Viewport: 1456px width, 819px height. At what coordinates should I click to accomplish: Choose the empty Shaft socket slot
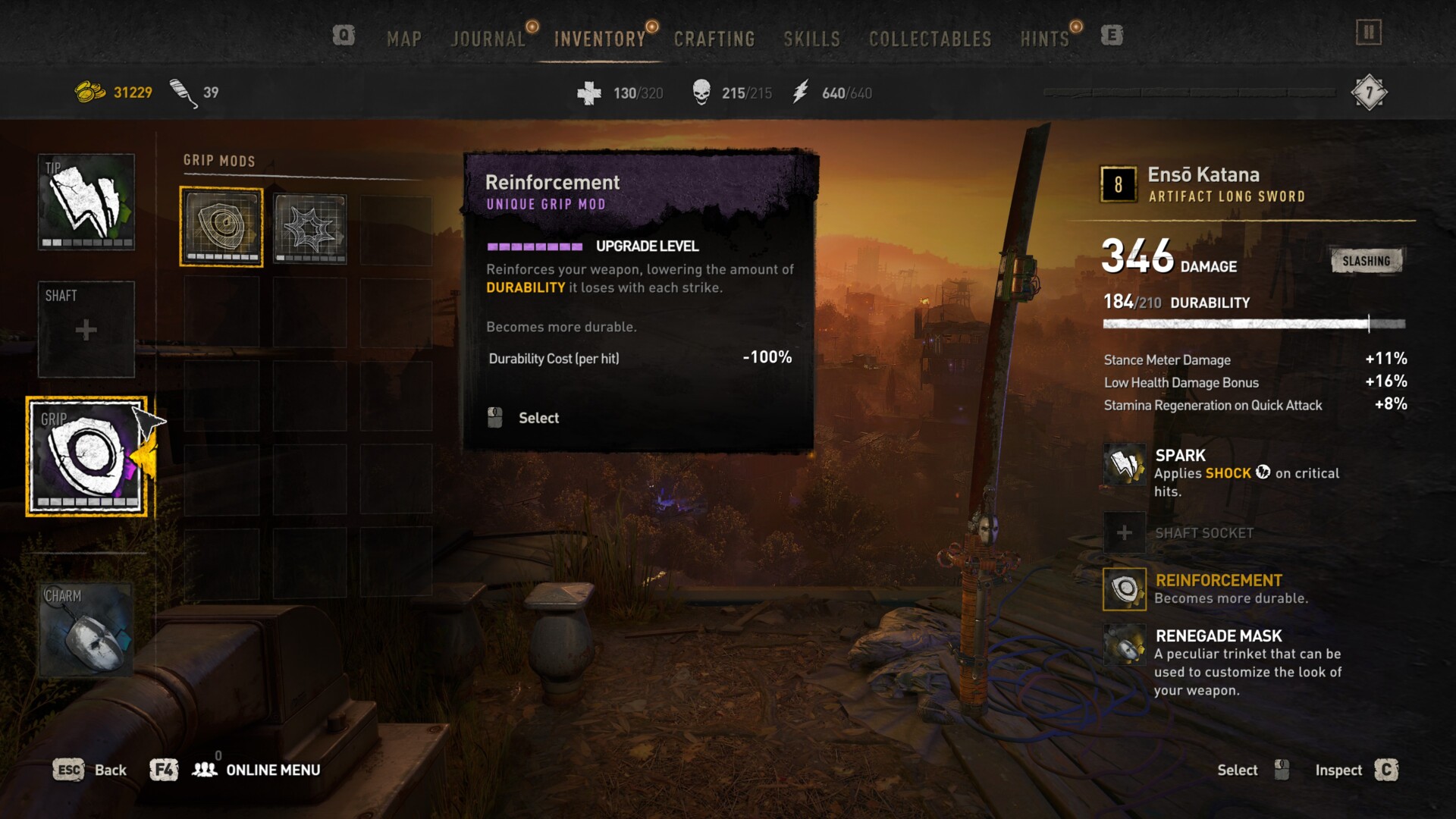point(86,329)
